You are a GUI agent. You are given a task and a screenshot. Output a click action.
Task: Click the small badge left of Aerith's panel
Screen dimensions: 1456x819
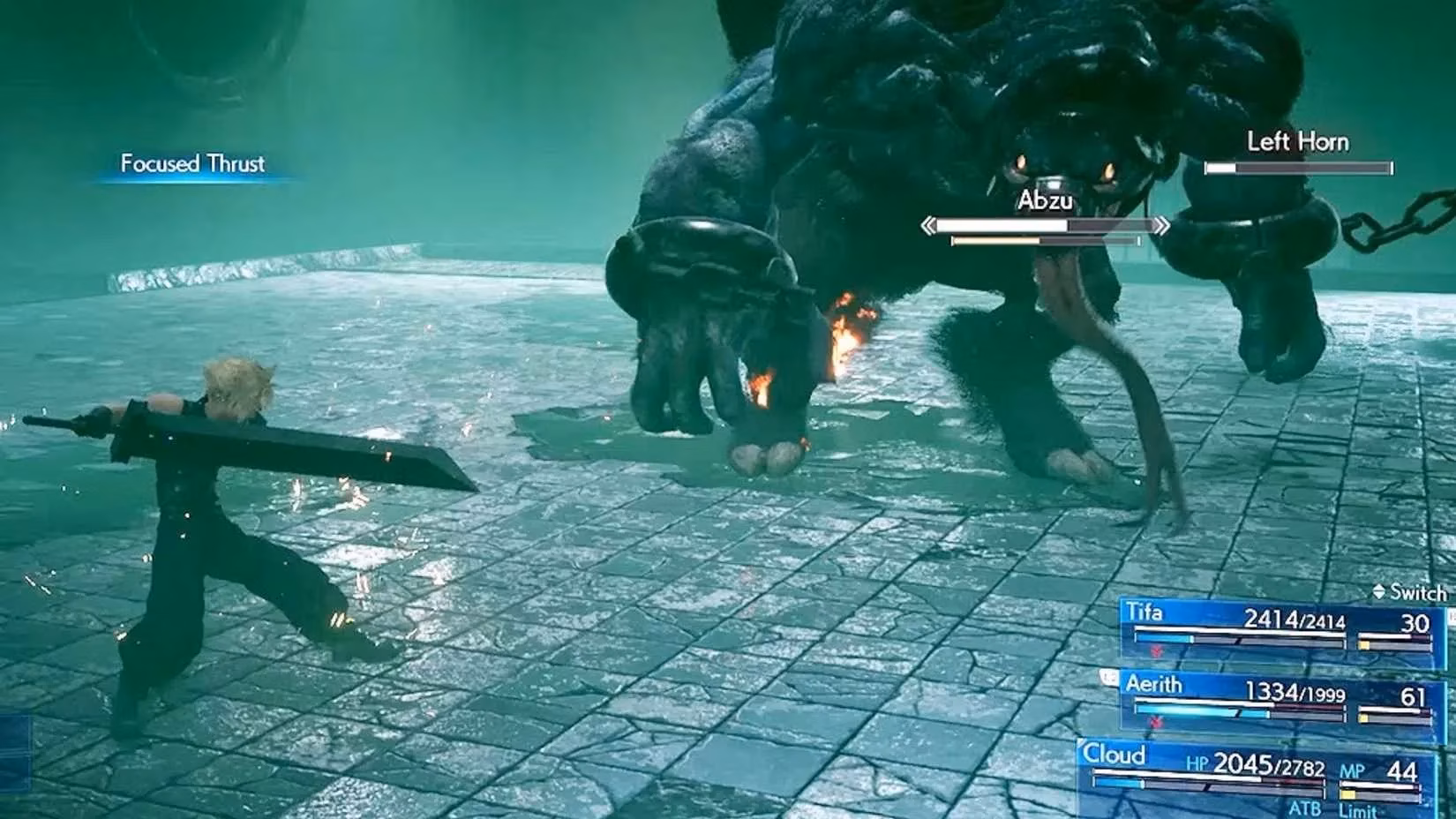coord(1108,677)
